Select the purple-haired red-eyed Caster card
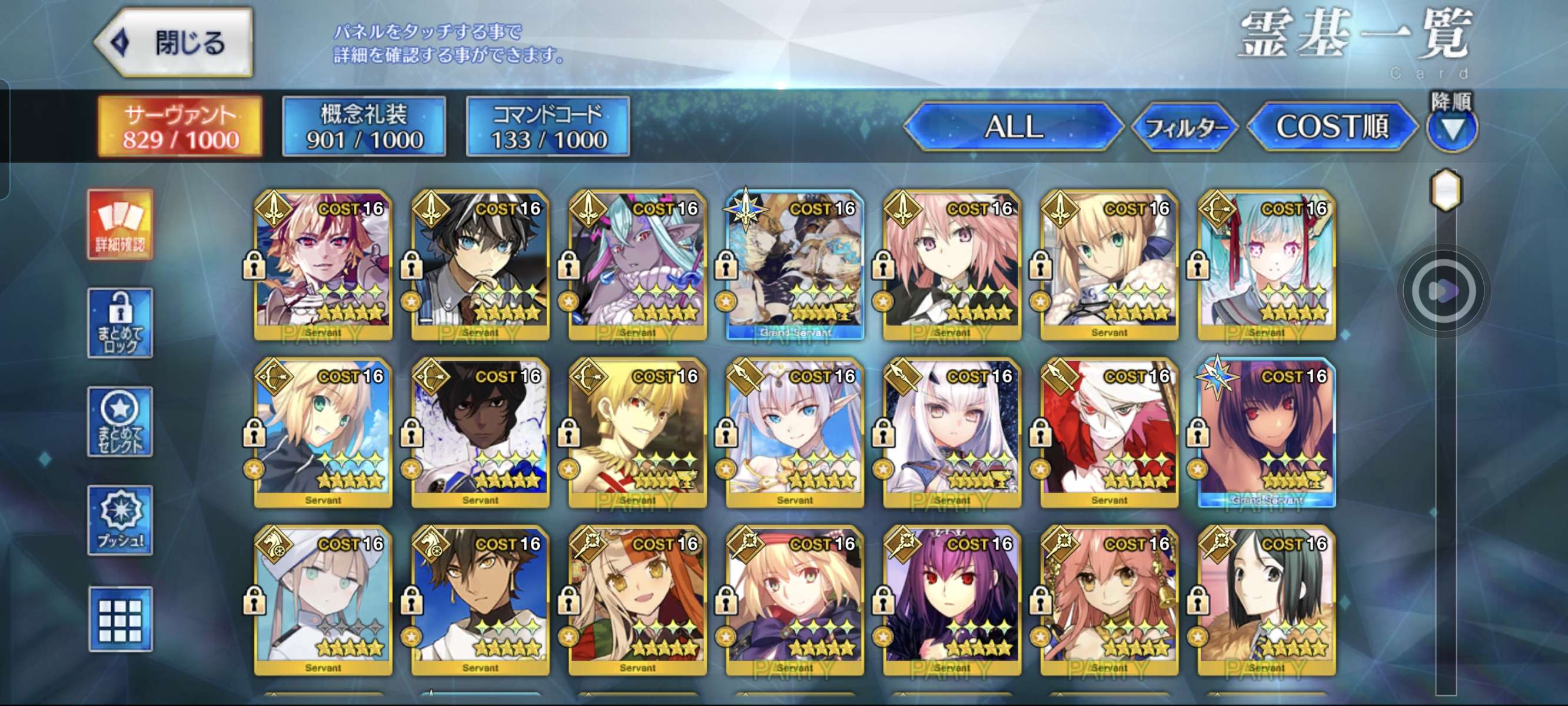The height and width of the screenshot is (706, 1568). [x=952, y=601]
